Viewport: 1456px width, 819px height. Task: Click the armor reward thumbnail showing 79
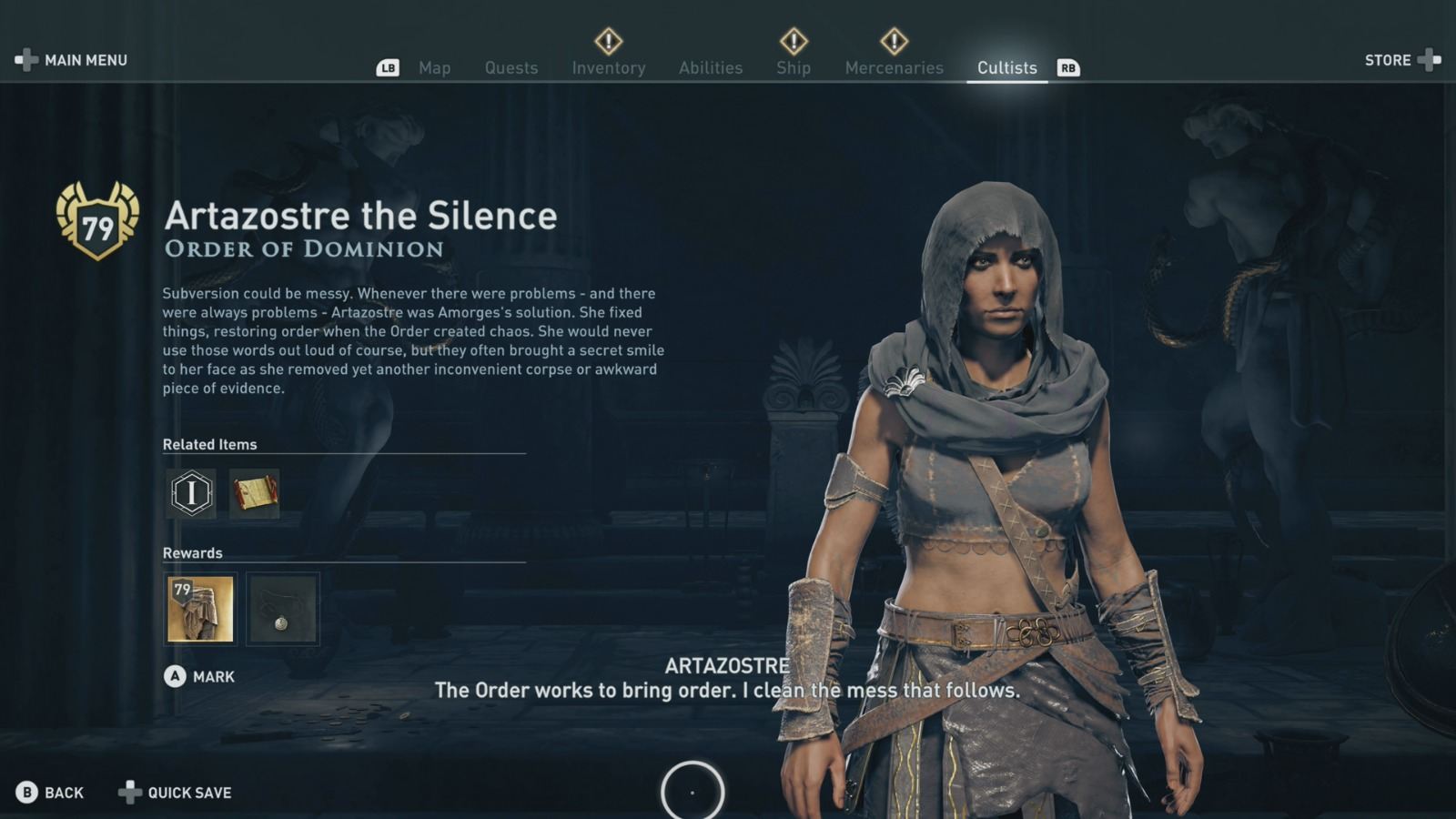coord(200,610)
